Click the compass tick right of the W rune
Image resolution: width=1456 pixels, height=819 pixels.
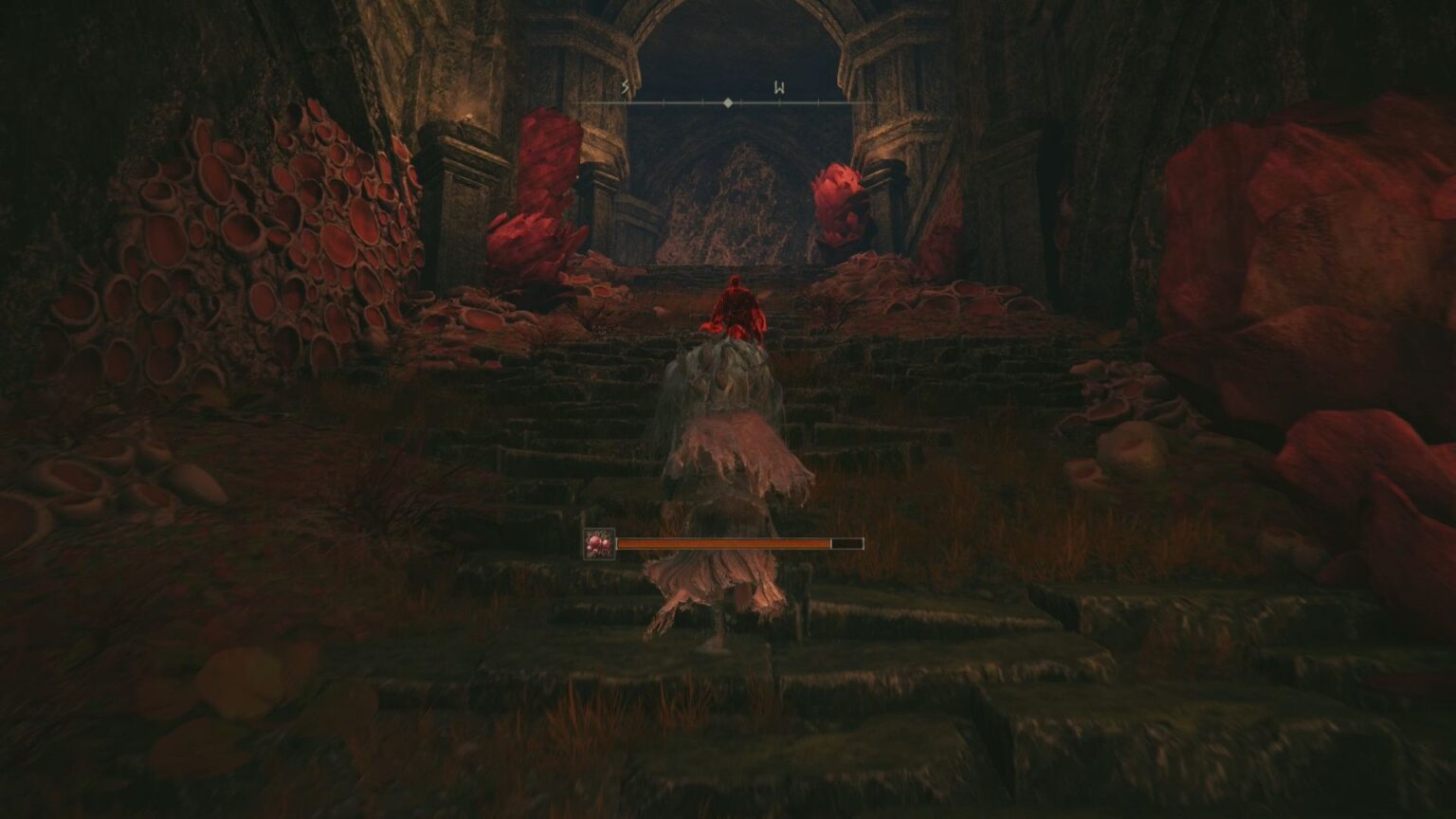point(819,102)
